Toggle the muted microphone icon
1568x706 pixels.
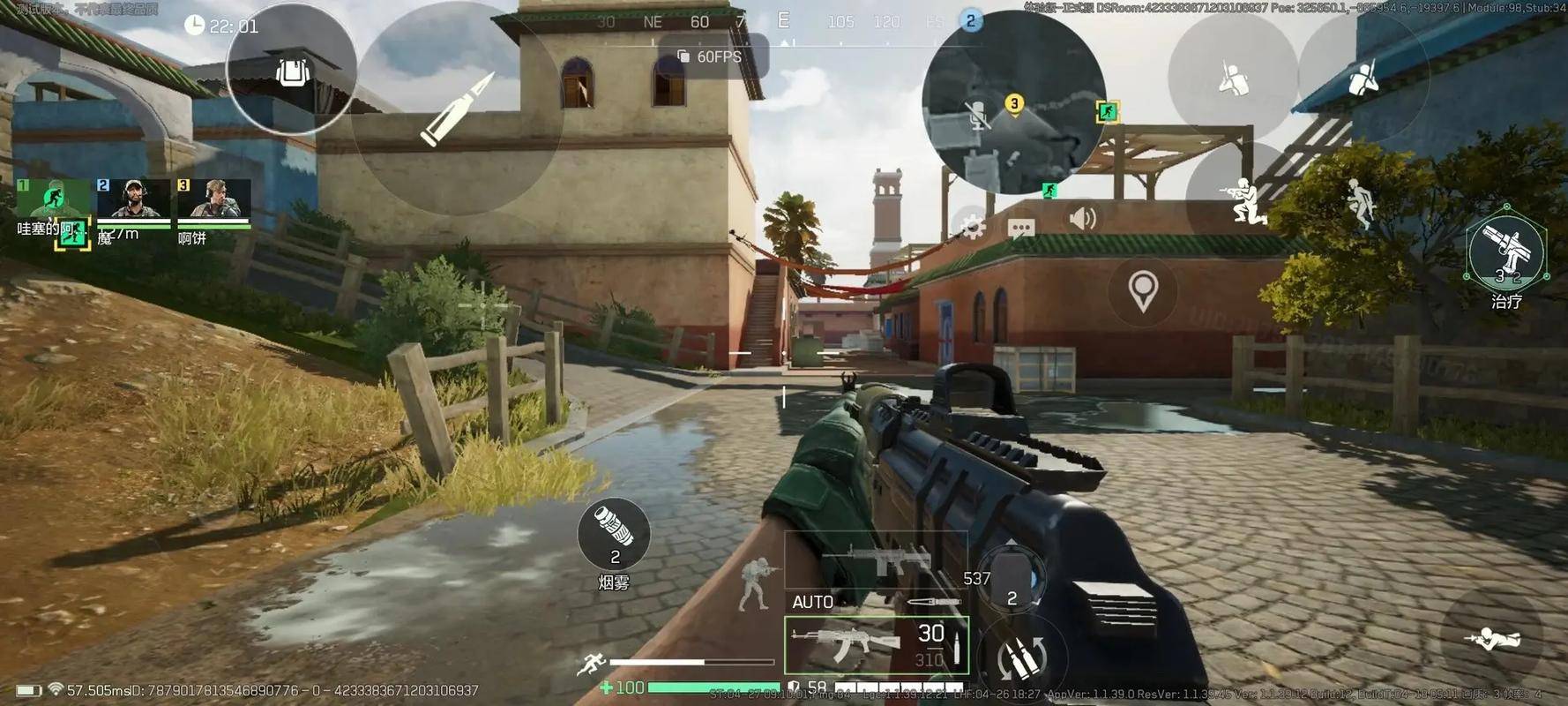pos(977,116)
